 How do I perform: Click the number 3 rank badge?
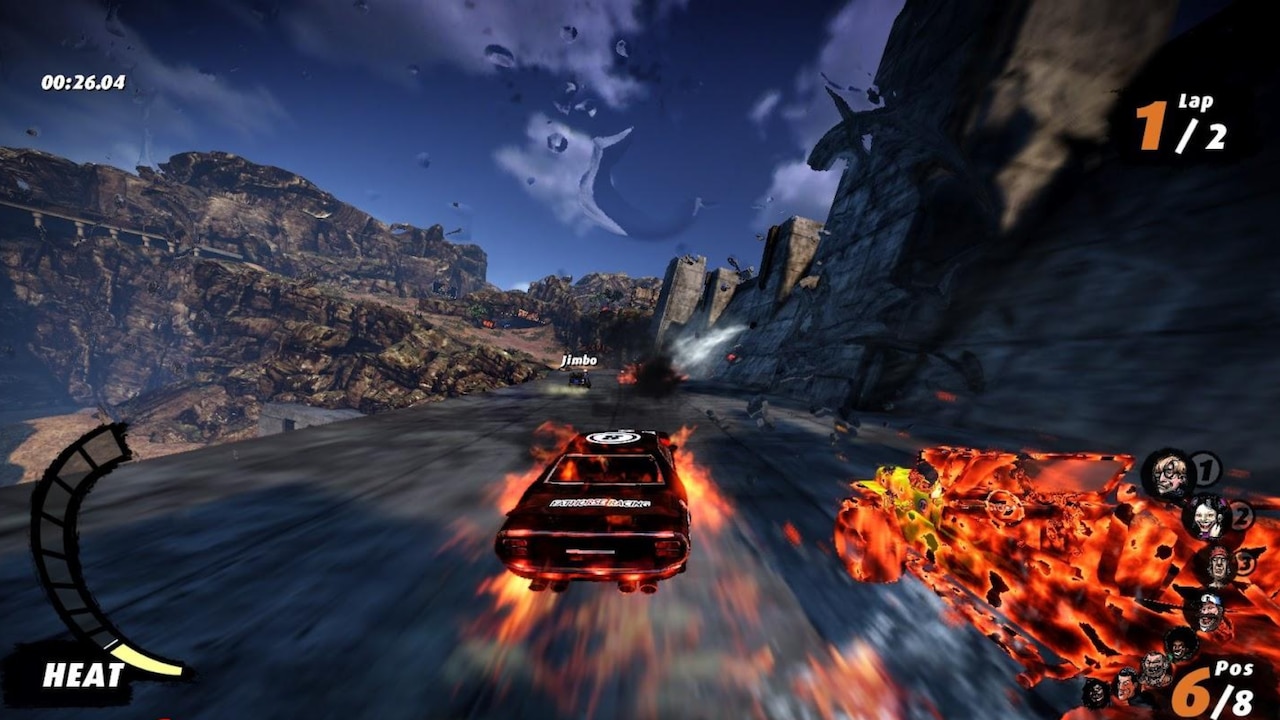point(1244,562)
